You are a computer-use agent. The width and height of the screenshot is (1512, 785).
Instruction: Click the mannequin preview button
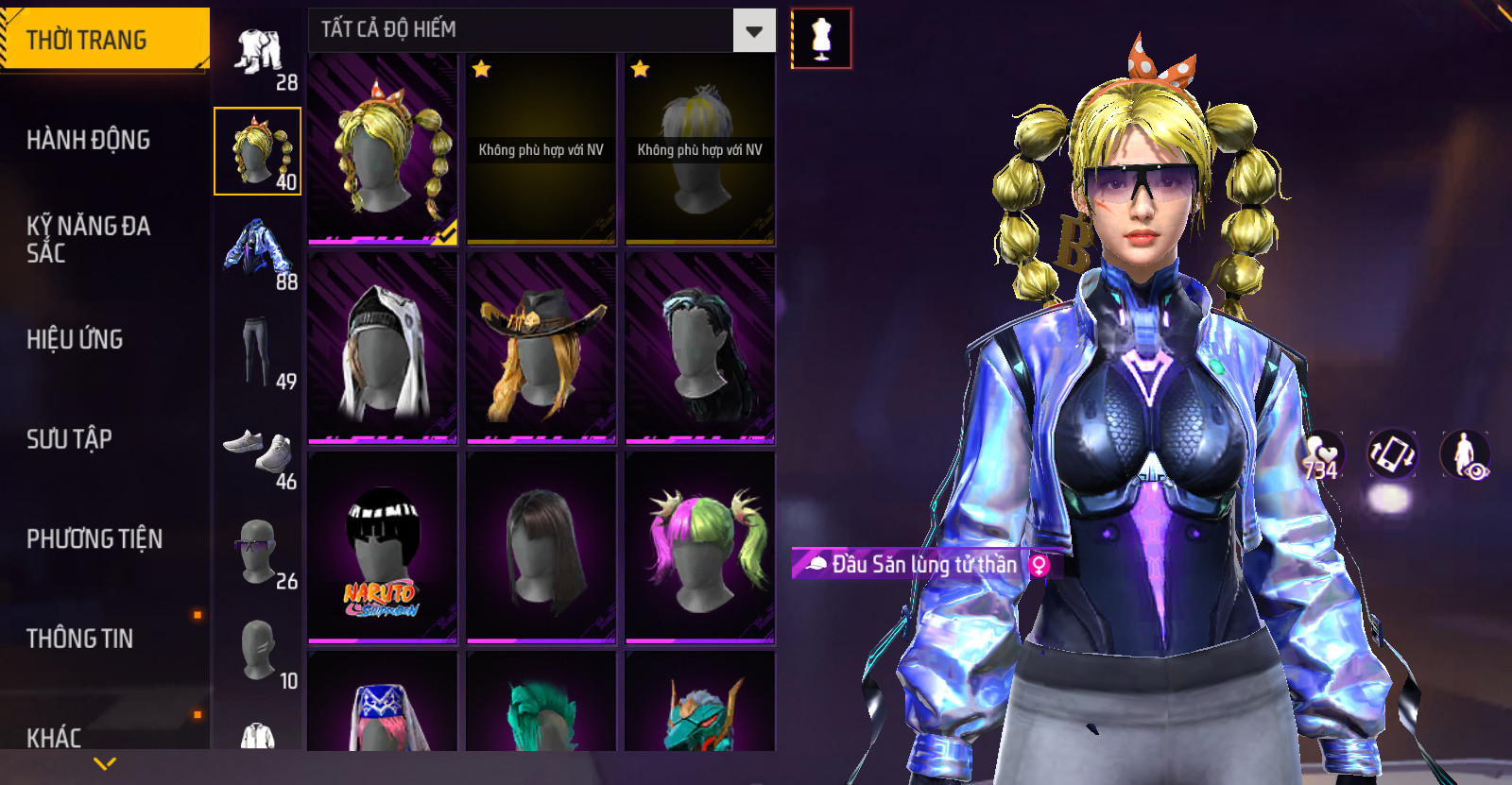tap(821, 39)
